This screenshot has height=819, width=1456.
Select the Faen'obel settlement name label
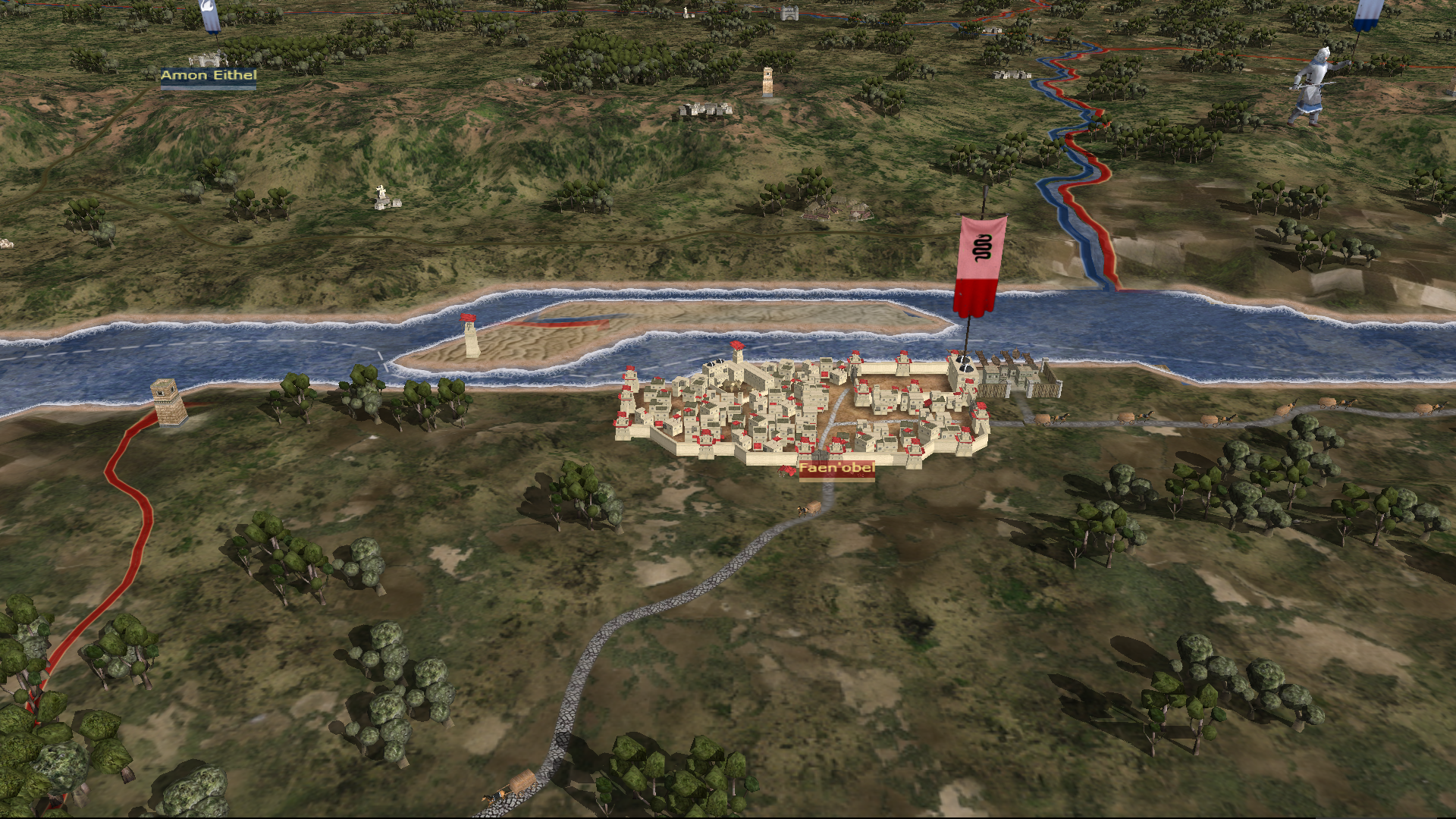pos(836,469)
